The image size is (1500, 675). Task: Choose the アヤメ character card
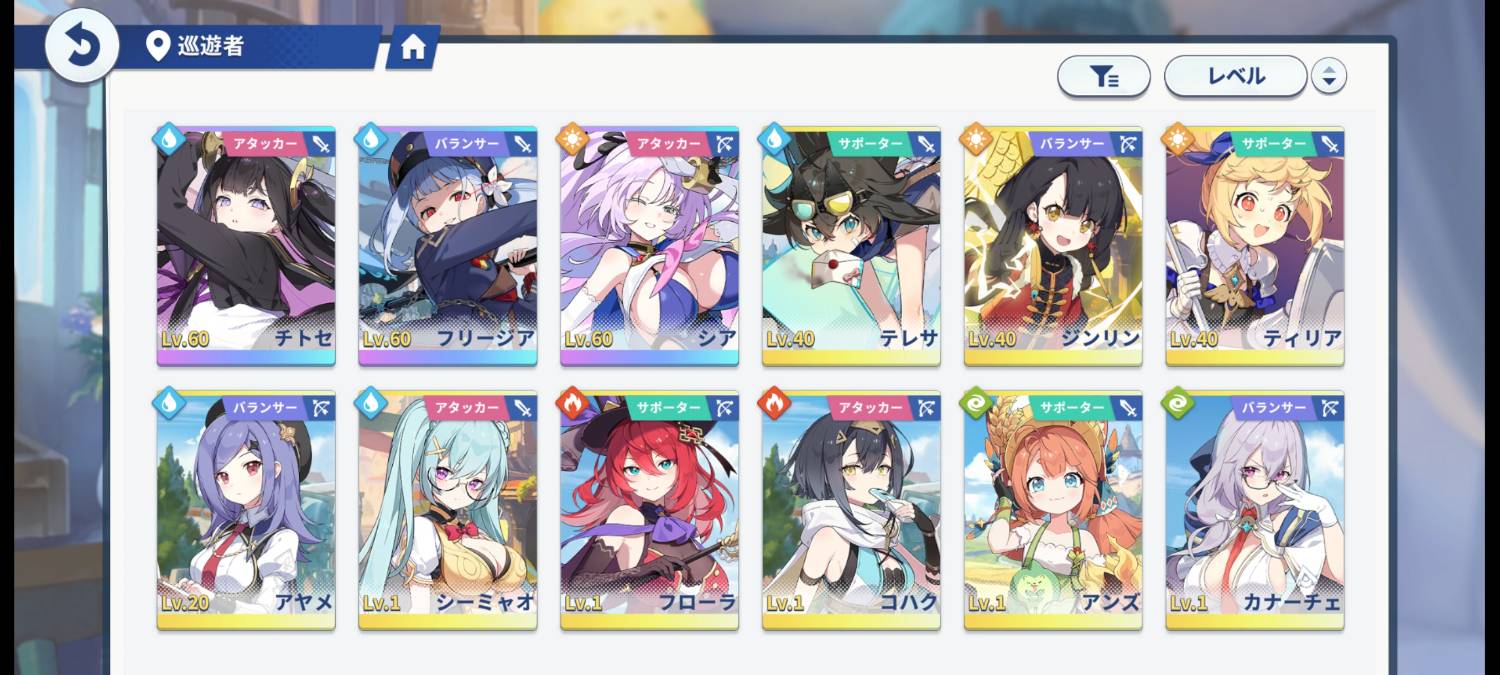[246, 510]
